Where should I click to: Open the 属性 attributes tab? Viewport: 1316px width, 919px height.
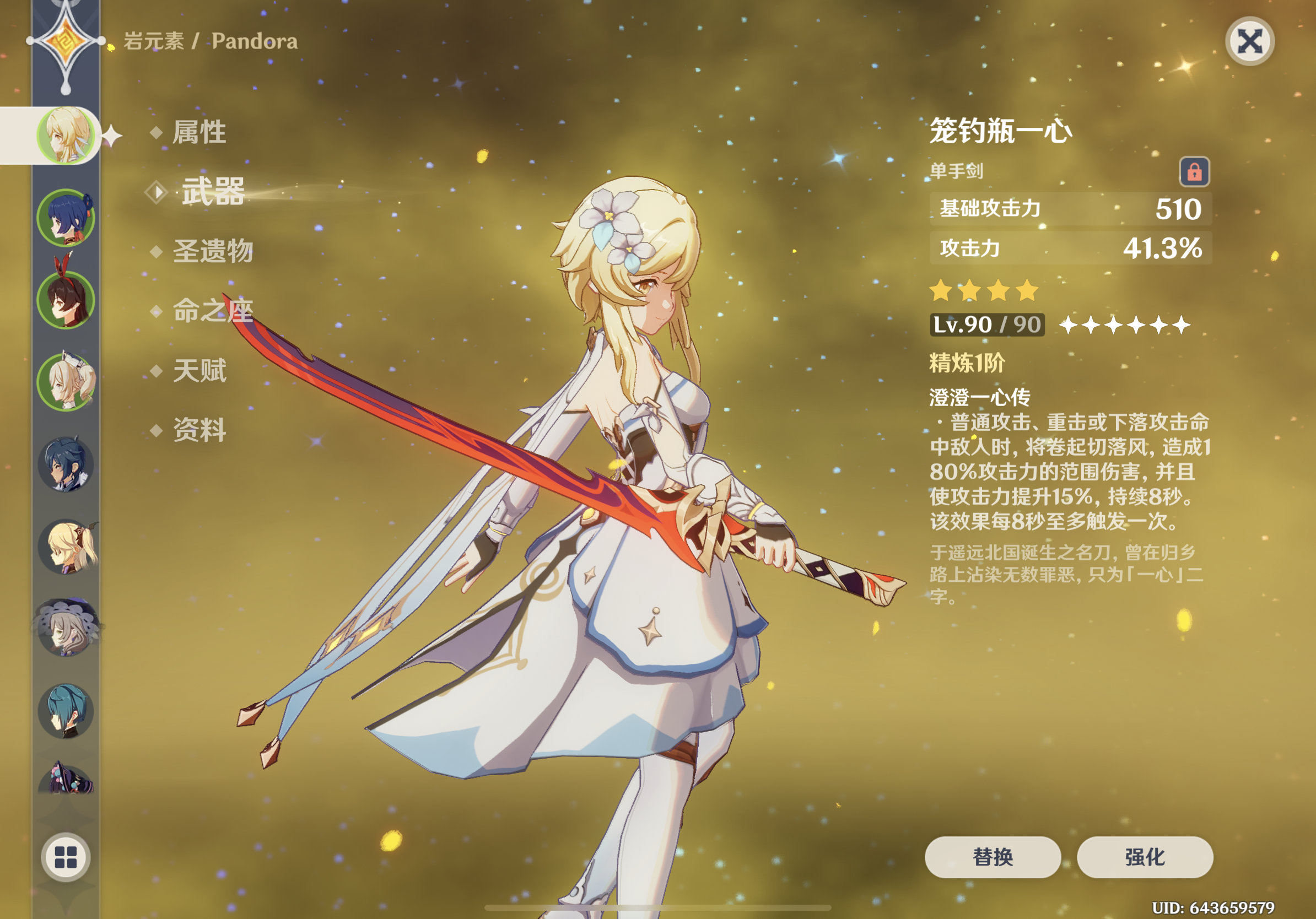199,132
